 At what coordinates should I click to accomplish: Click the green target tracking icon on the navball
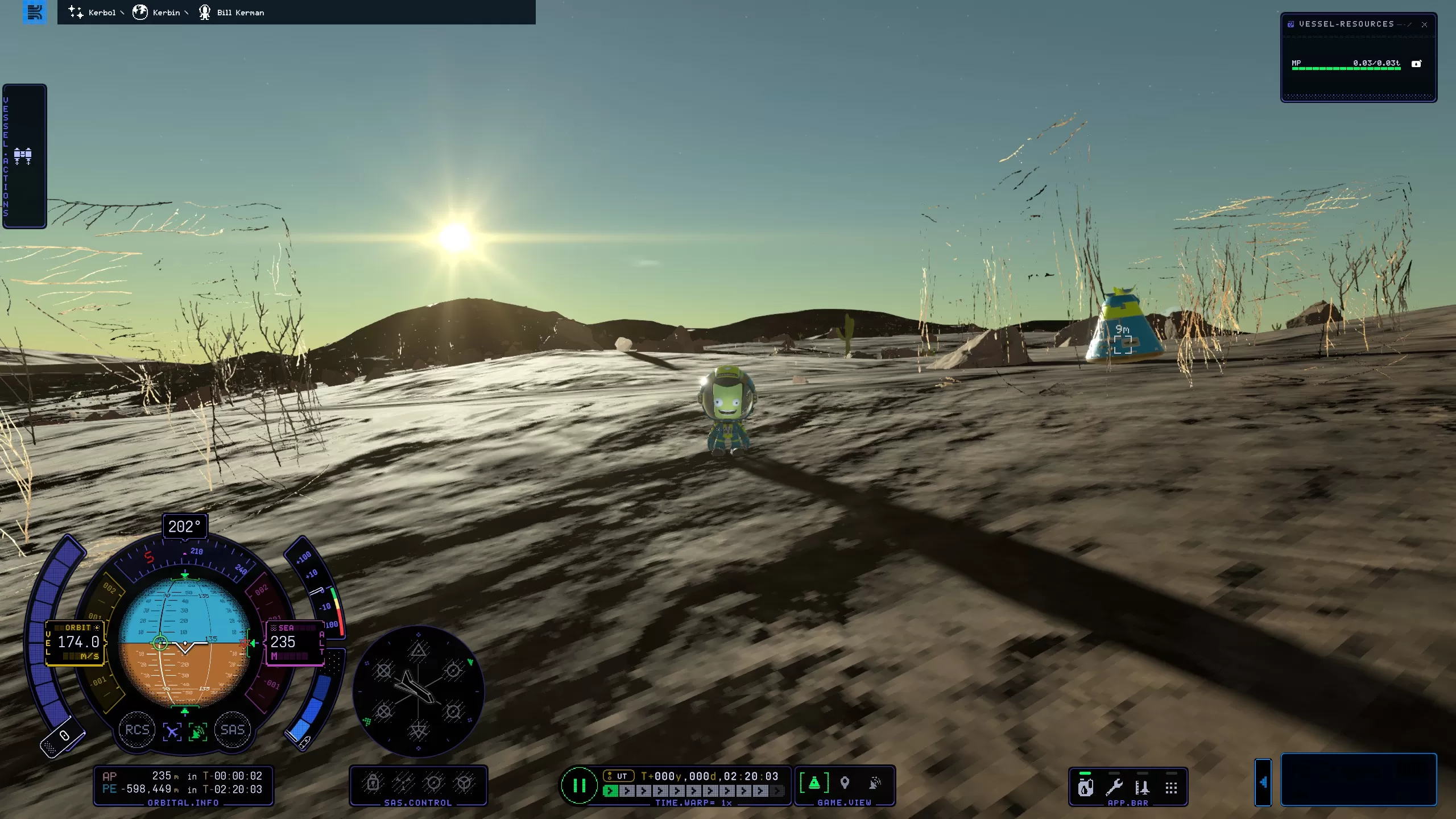point(197,731)
